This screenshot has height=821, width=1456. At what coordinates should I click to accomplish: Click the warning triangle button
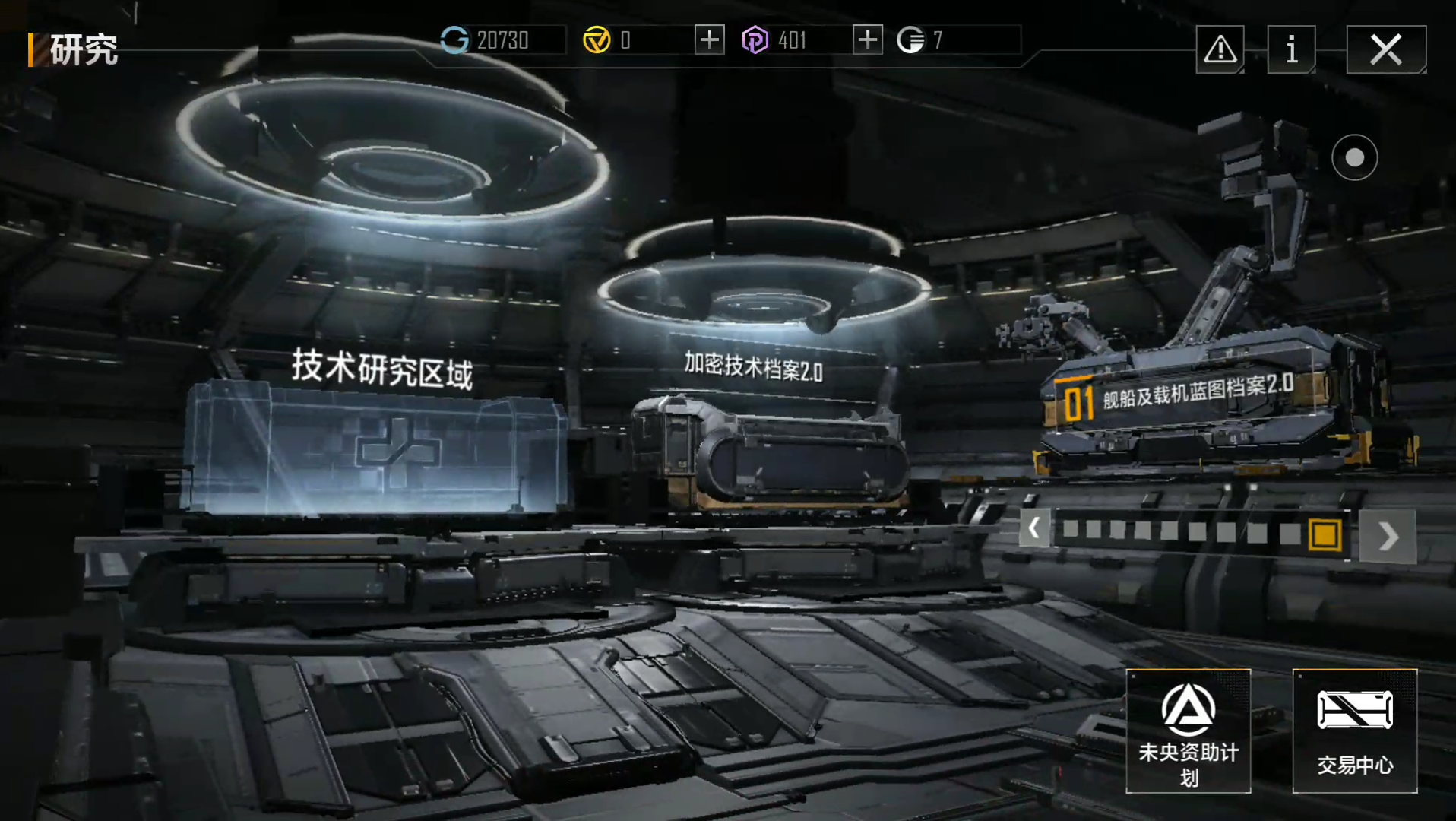(1220, 50)
